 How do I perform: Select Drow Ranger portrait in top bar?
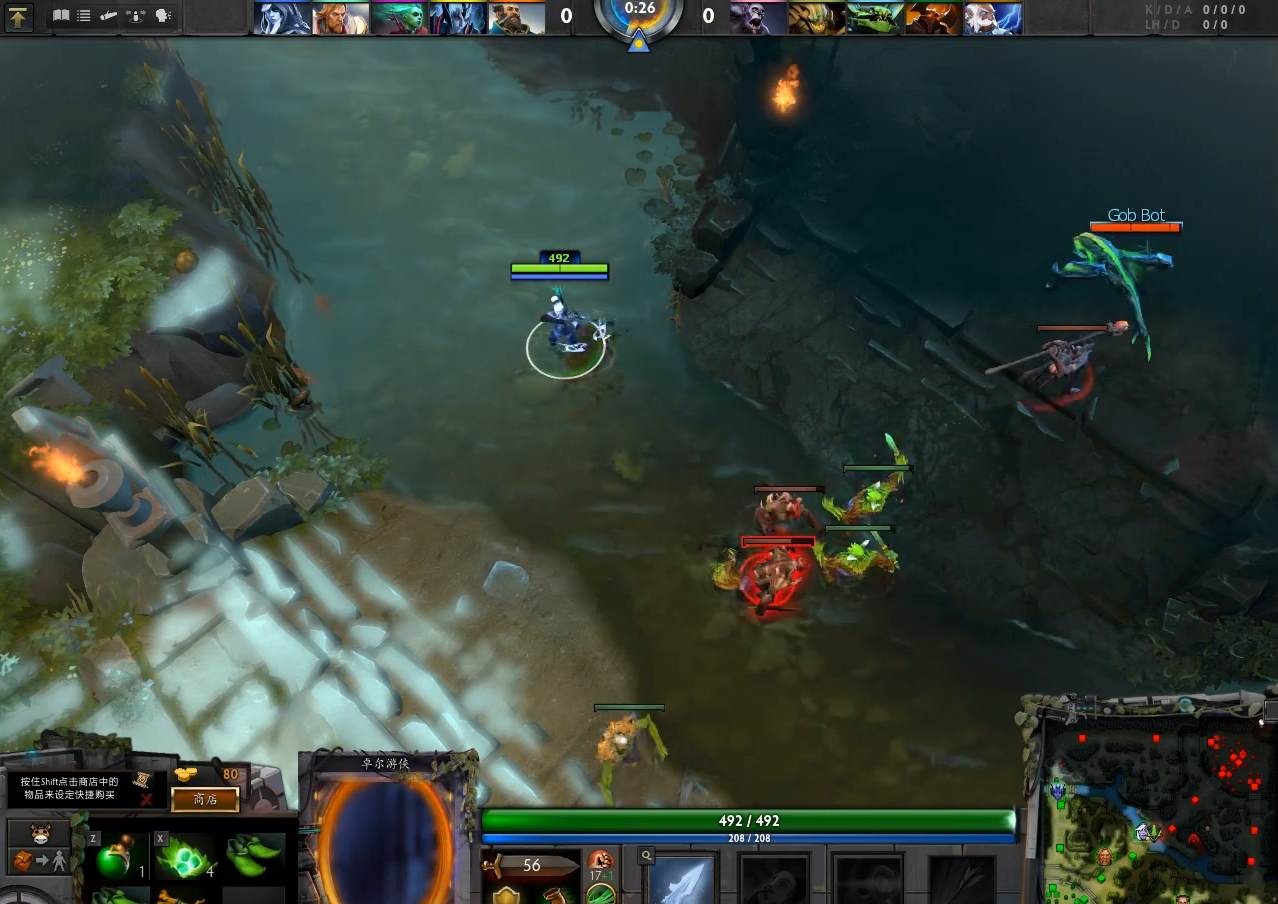coord(282,18)
